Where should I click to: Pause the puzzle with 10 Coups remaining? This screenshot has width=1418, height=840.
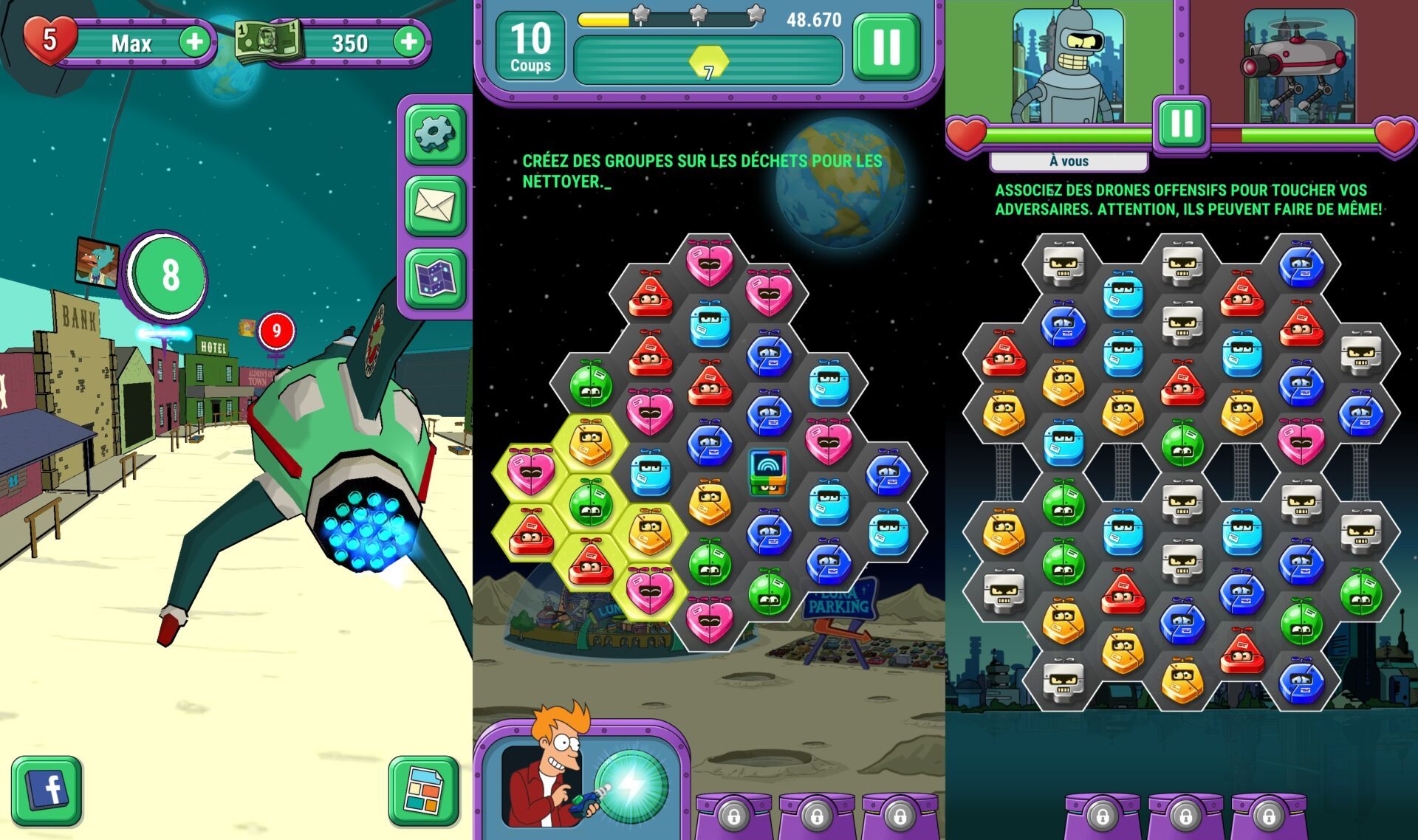(886, 47)
